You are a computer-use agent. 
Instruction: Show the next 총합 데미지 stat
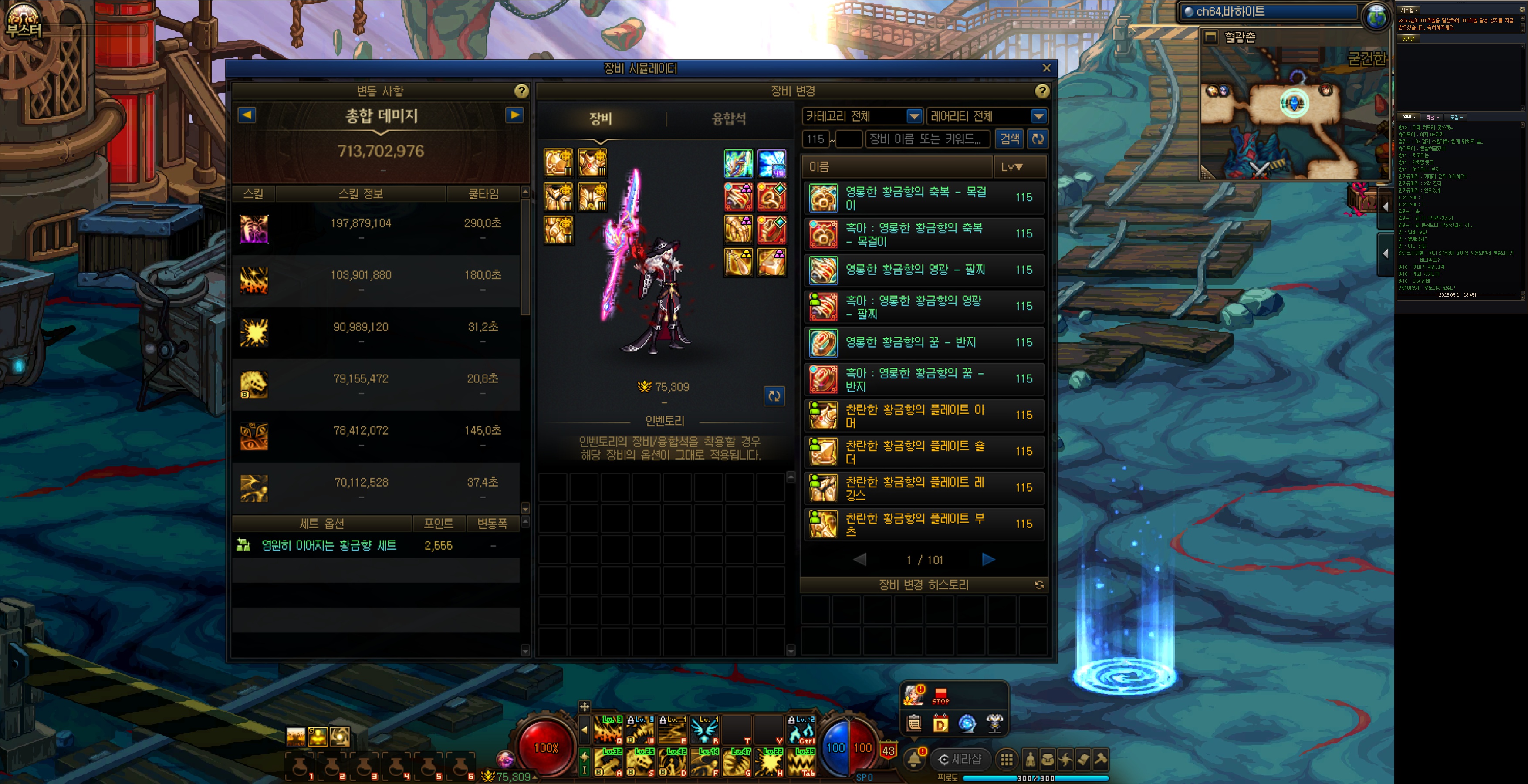point(514,115)
